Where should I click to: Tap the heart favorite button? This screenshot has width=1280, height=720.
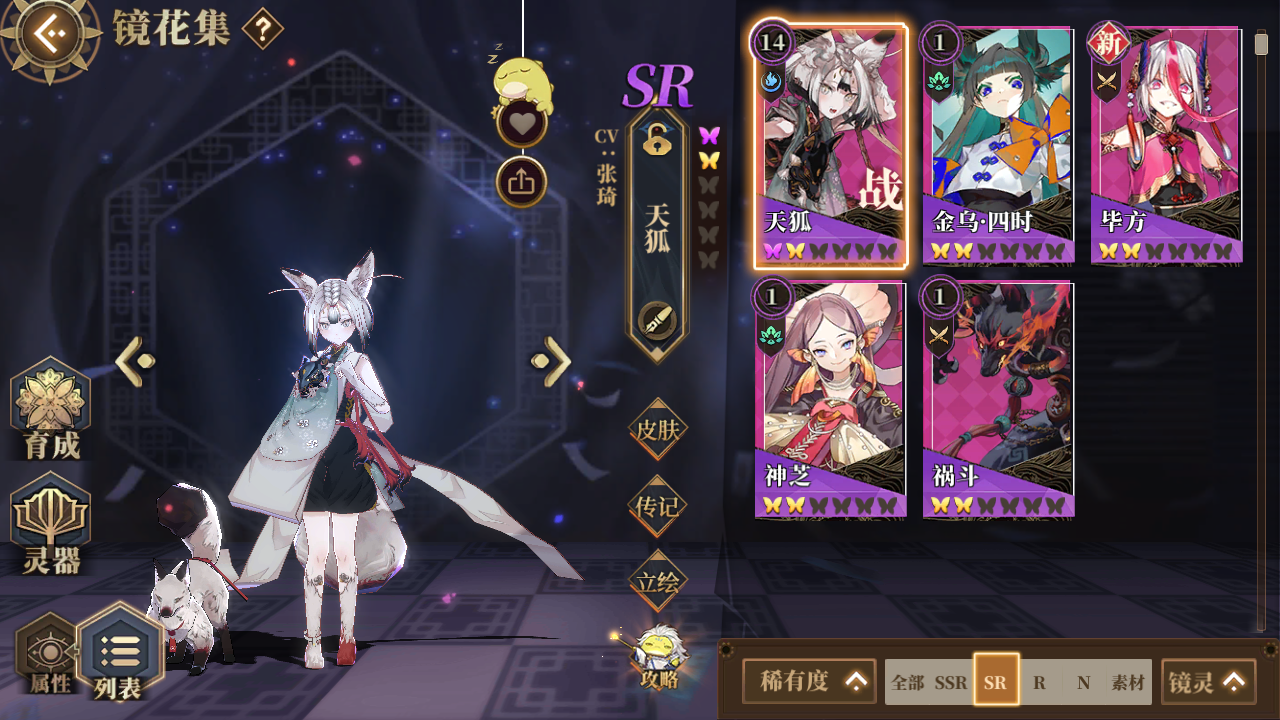[x=521, y=124]
